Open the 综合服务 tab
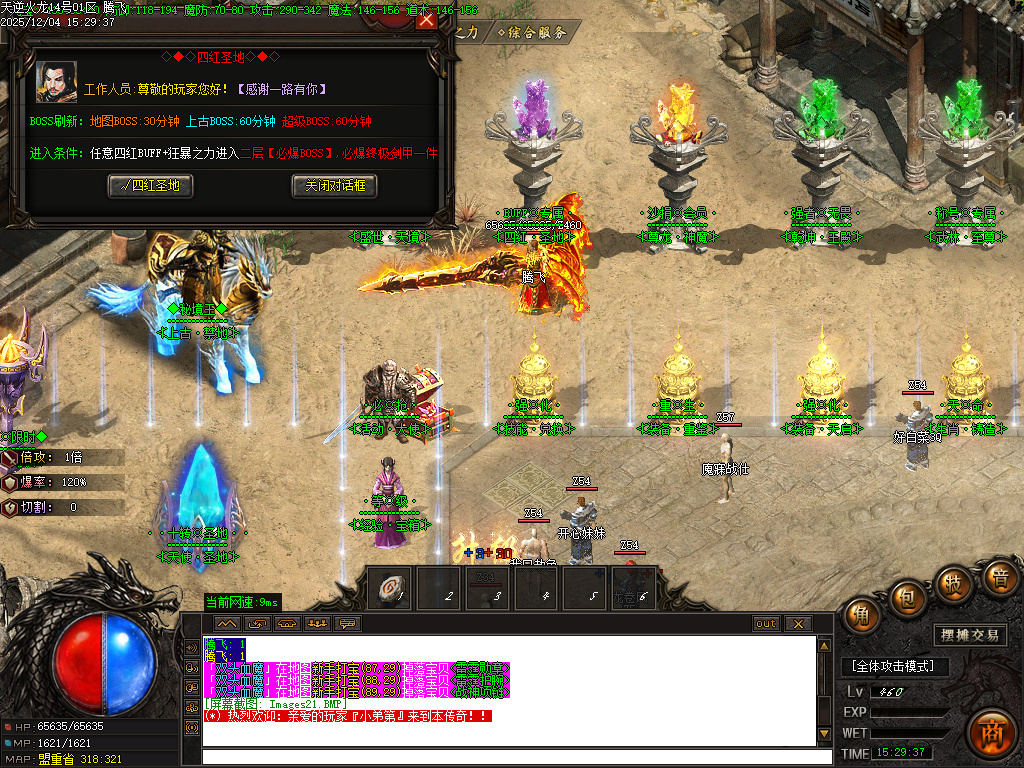This screenshot has height=768, width=1024. [x=532, y=32]
